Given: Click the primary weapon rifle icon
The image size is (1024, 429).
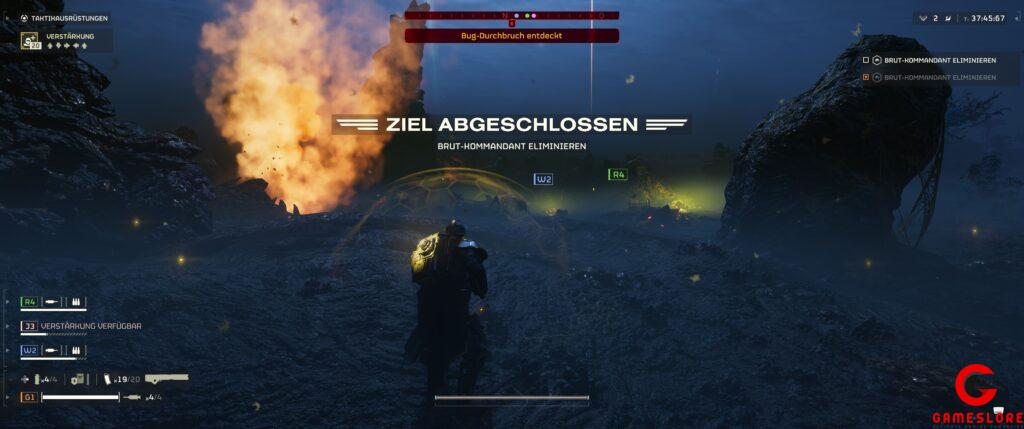Looking at the screenshot, I should click(166, 379).
